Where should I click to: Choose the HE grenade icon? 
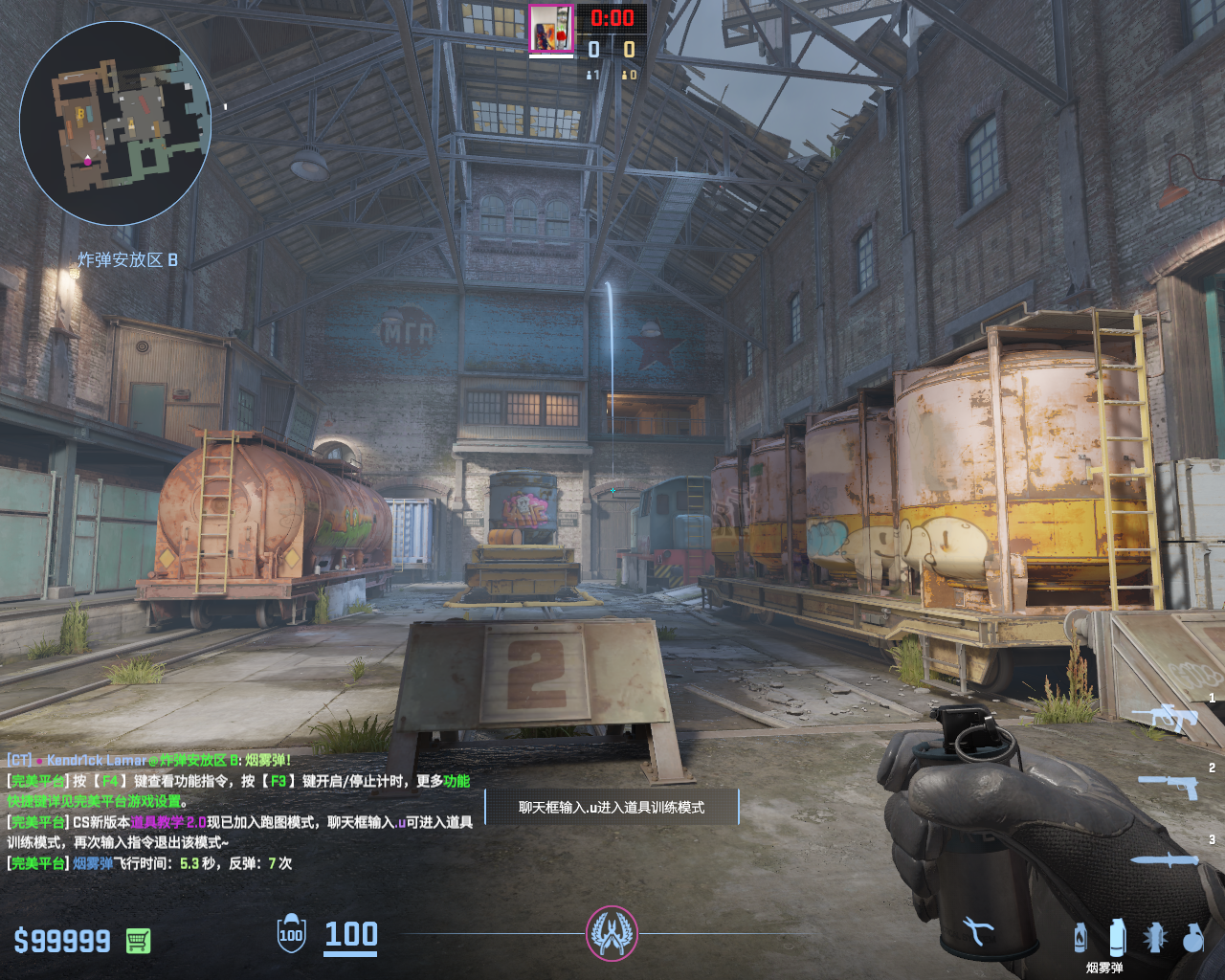[x=1192, y=938]
